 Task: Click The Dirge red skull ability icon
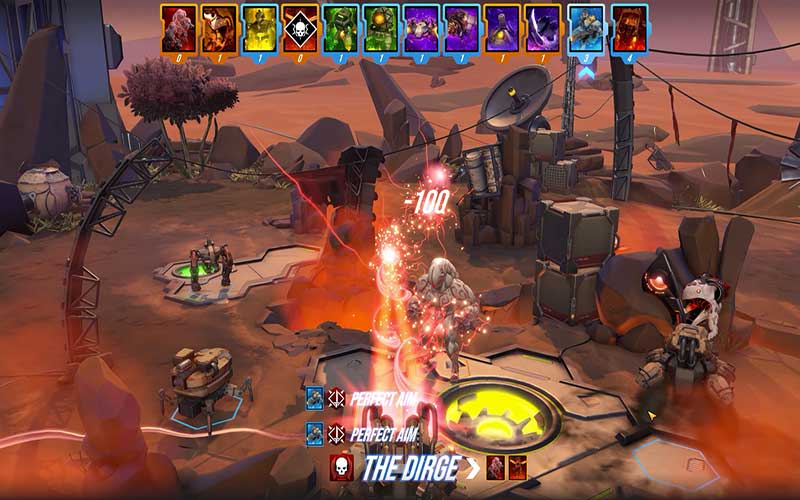[x=342, y=467]
